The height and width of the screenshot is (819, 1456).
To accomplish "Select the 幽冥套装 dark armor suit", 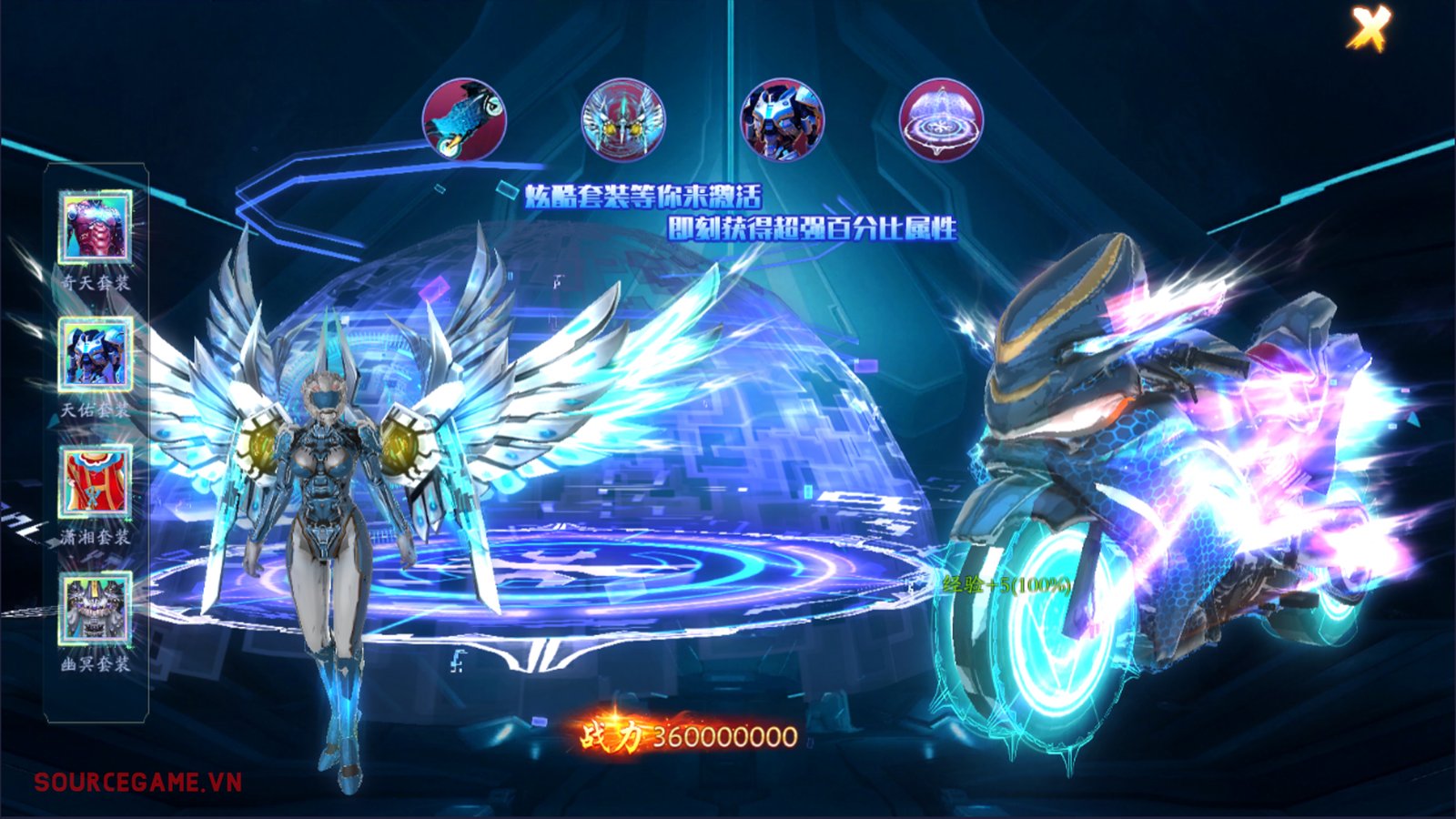I will coord(96,608).
